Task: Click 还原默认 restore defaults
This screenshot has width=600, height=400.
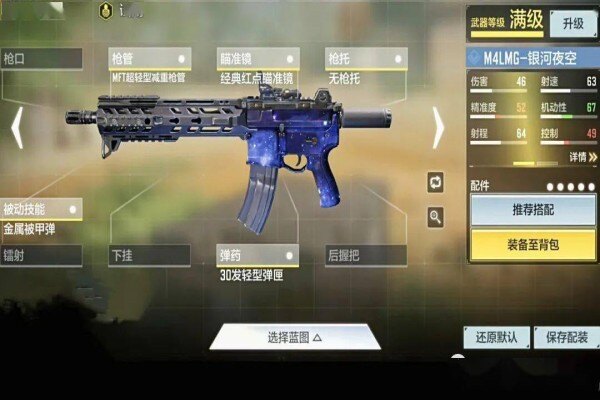Action: (x=494, y=337)
